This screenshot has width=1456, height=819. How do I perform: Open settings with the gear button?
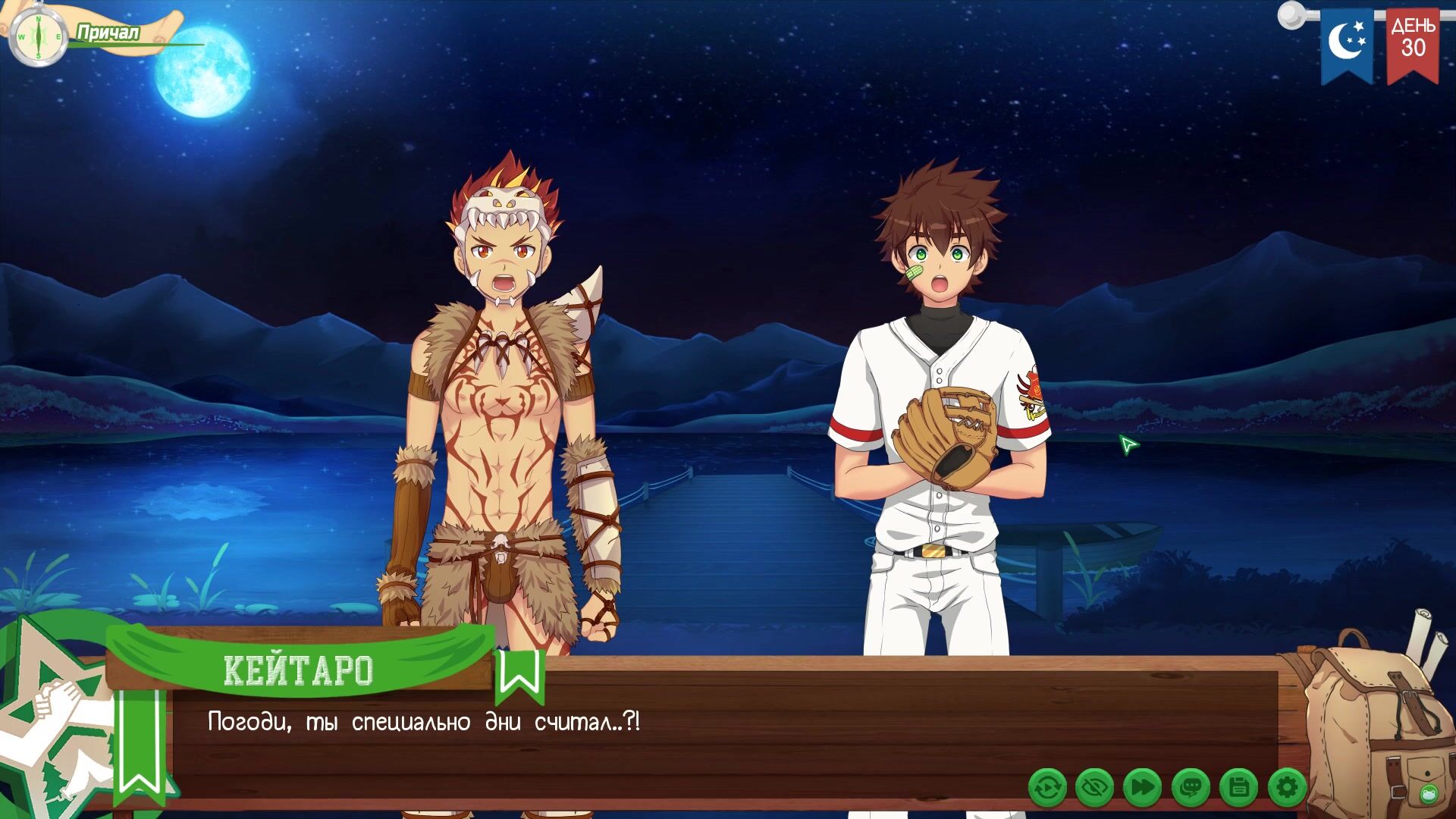pos(1287,788)
